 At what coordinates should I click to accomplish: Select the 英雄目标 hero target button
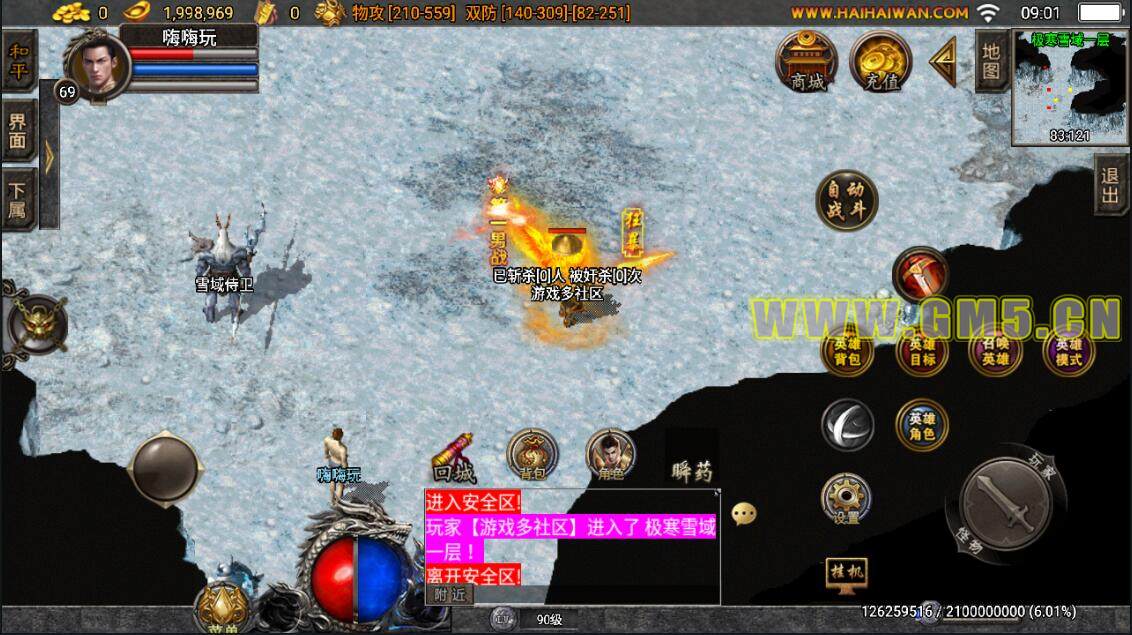point(921,352)
